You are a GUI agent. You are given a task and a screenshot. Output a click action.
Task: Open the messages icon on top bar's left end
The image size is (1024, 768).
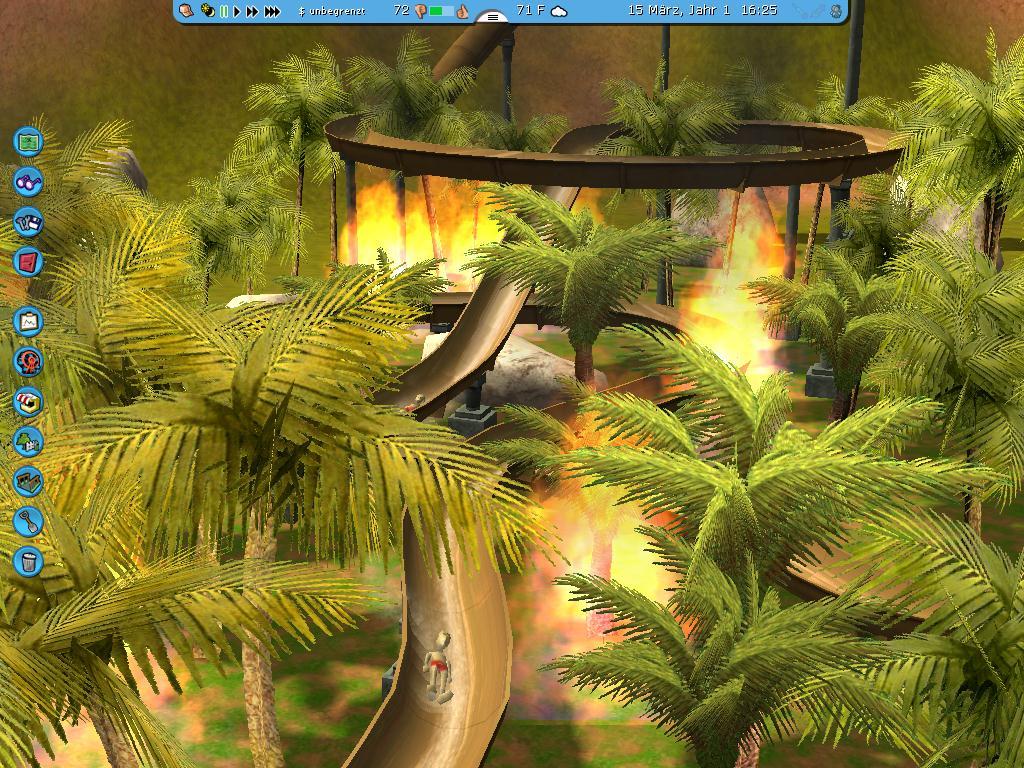click(186, 11)
